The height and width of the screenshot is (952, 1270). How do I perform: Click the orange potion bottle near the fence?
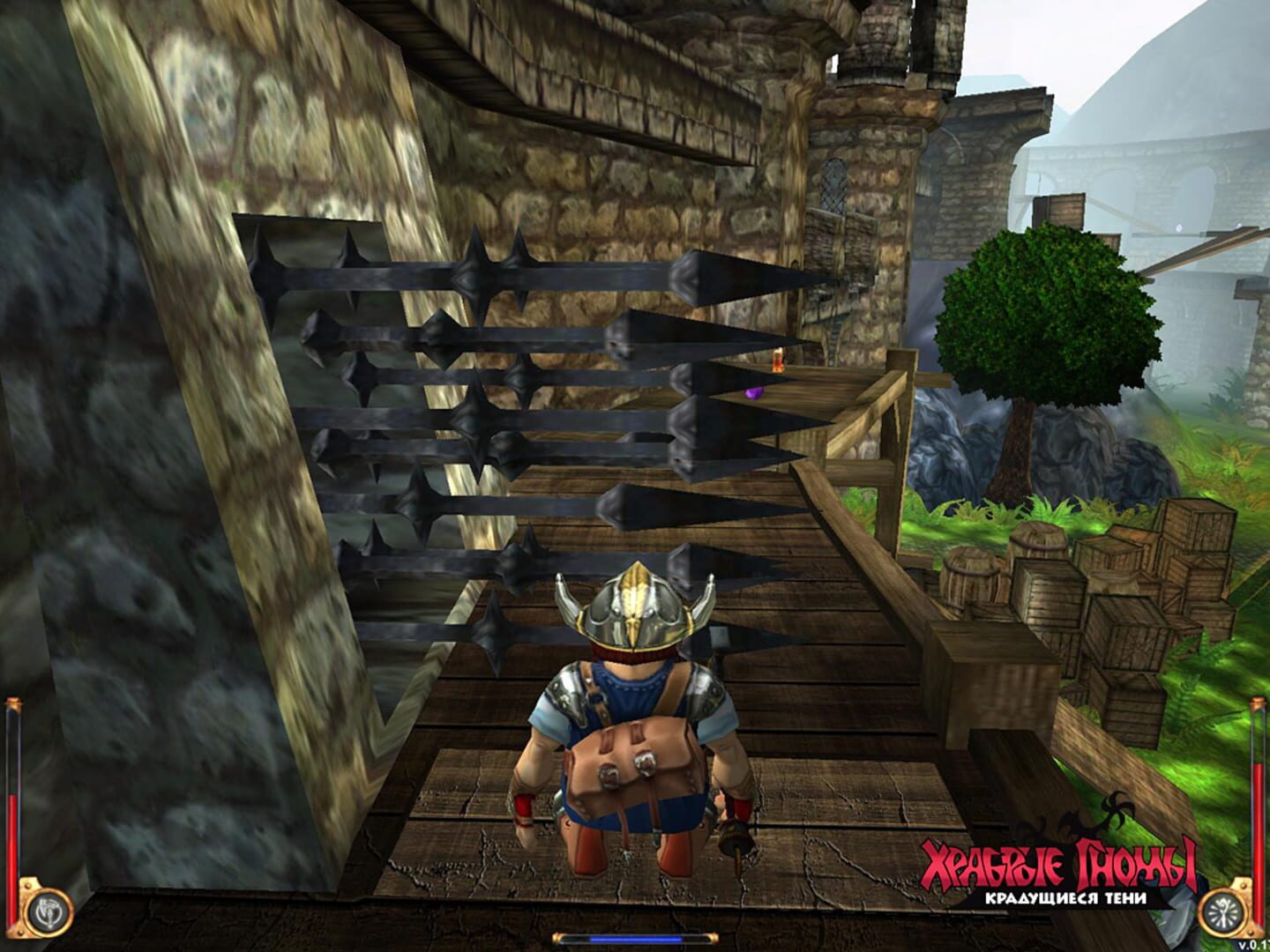coord(775,361)
